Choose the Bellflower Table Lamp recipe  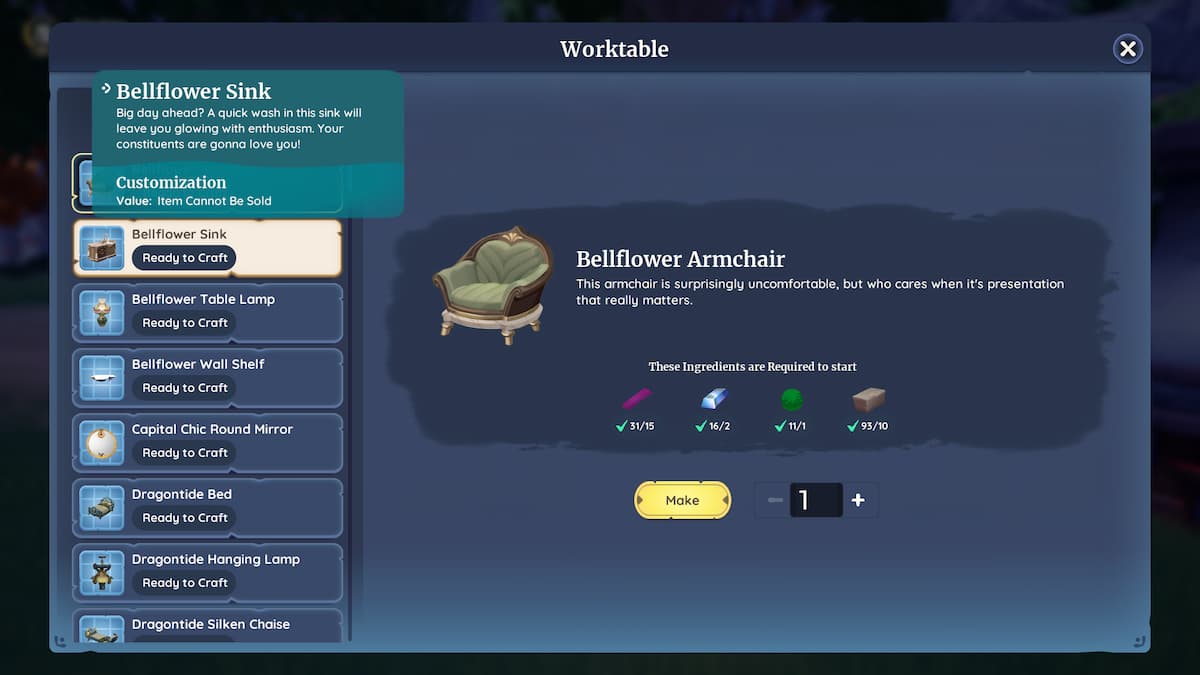[207, 313]
